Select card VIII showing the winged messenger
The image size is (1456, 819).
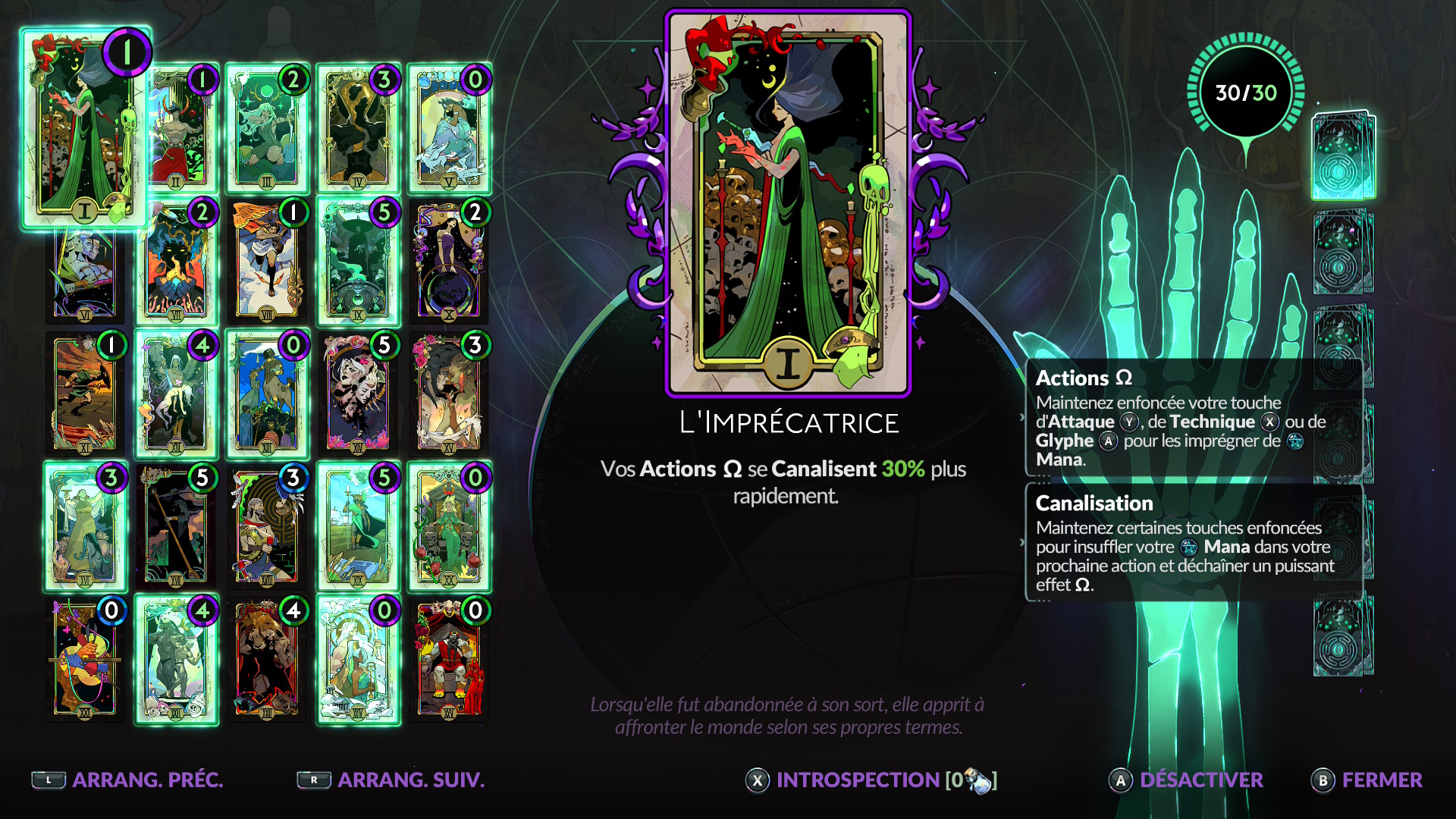click(x=267, y=262)
